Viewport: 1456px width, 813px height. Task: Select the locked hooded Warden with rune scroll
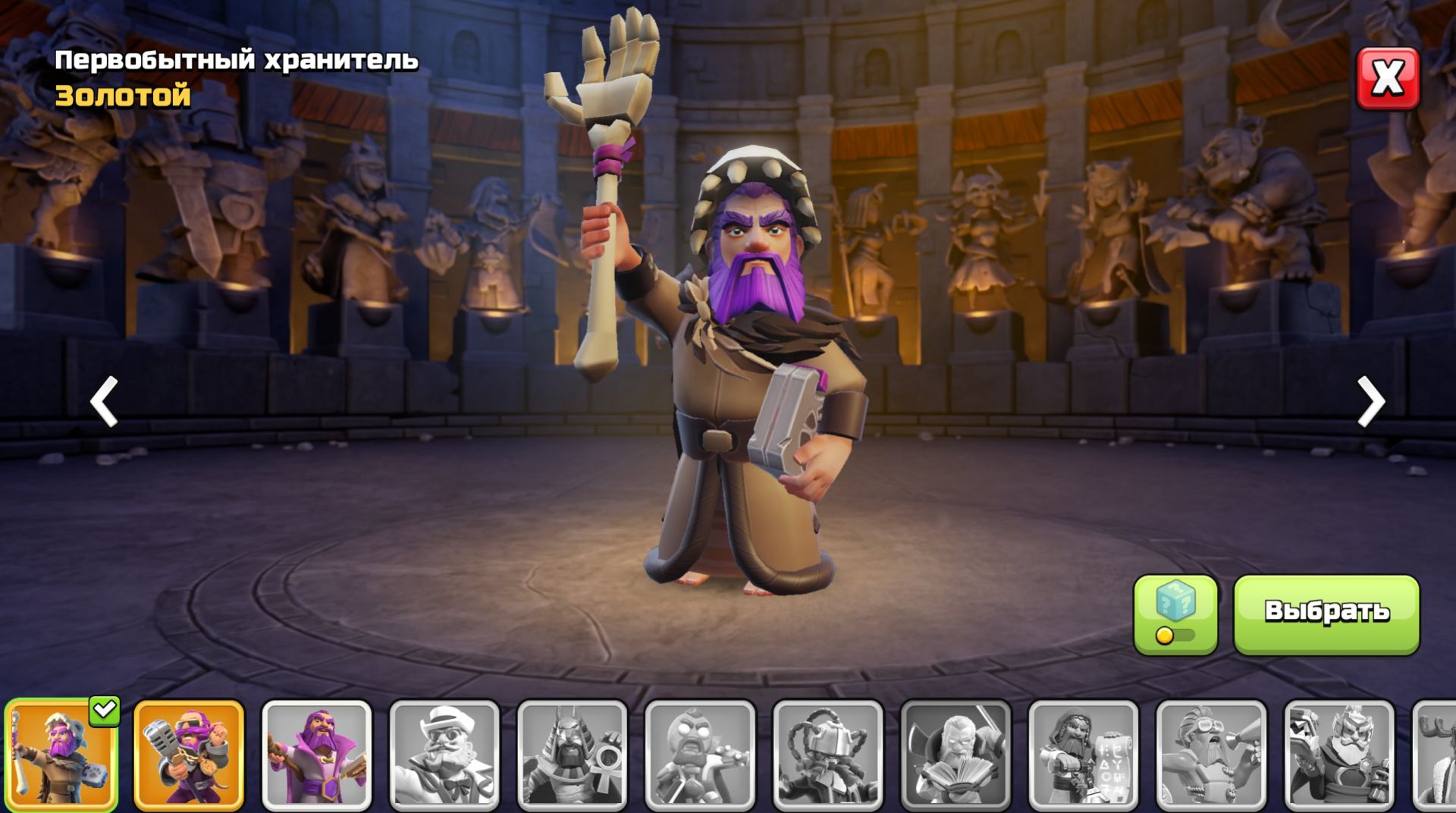[1084, 755]
